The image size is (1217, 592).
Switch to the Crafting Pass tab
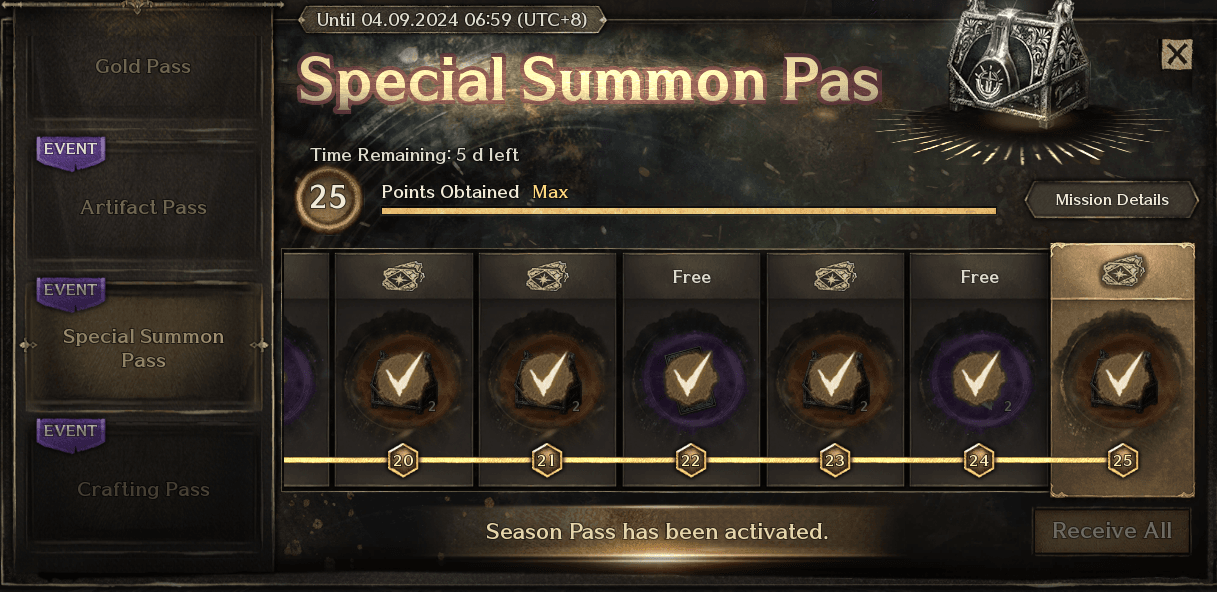coord(143,490)
